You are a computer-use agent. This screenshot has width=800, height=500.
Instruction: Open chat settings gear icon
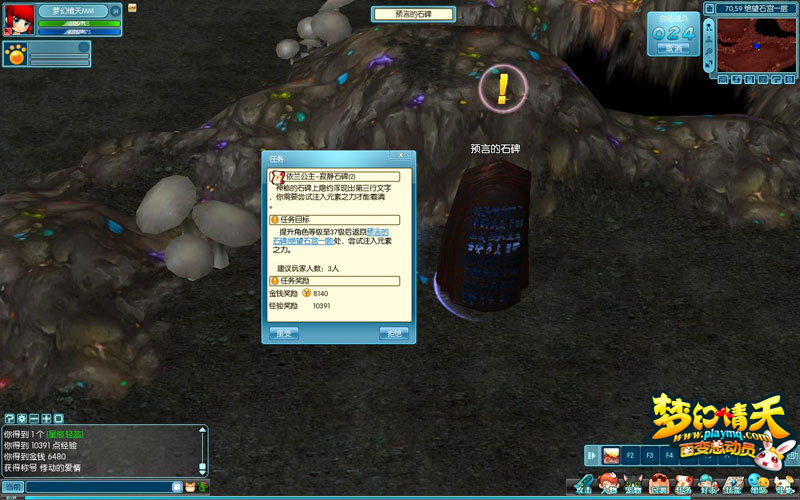21,417
